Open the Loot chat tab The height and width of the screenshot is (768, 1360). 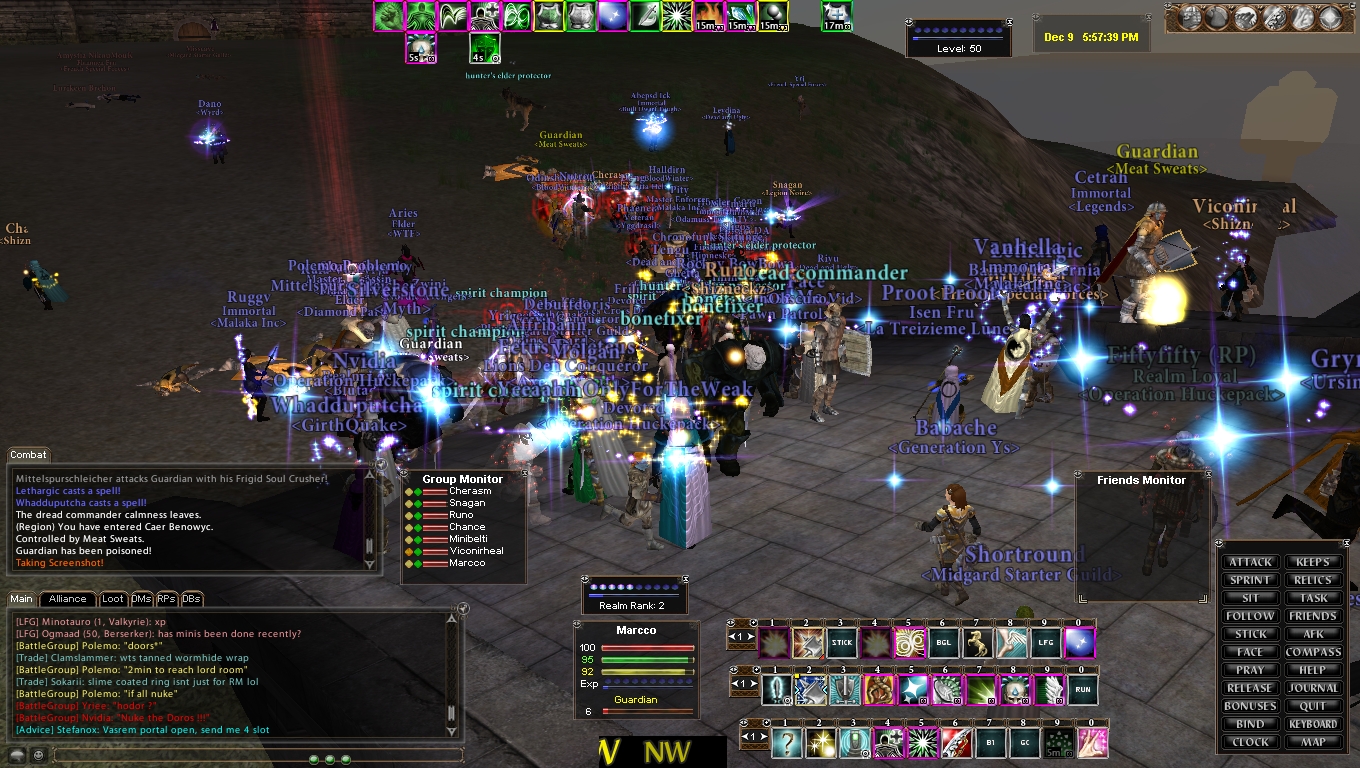(113, 599)
